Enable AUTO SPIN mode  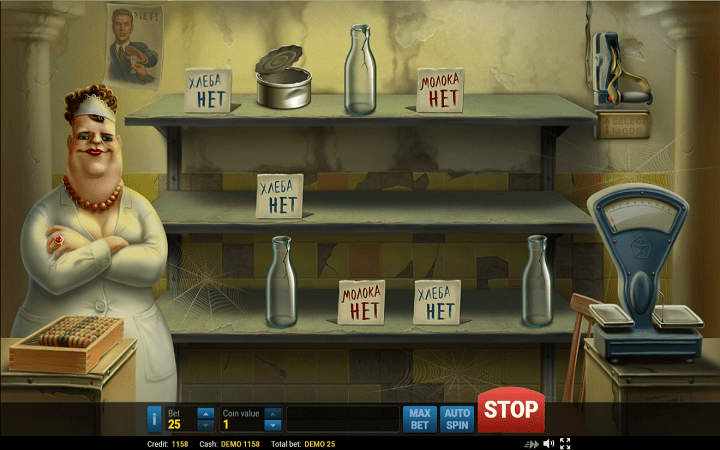(x=457, y=419)
